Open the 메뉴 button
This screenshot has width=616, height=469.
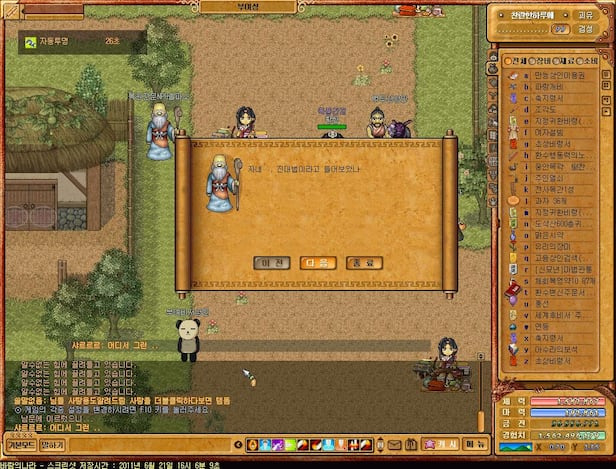475,443
